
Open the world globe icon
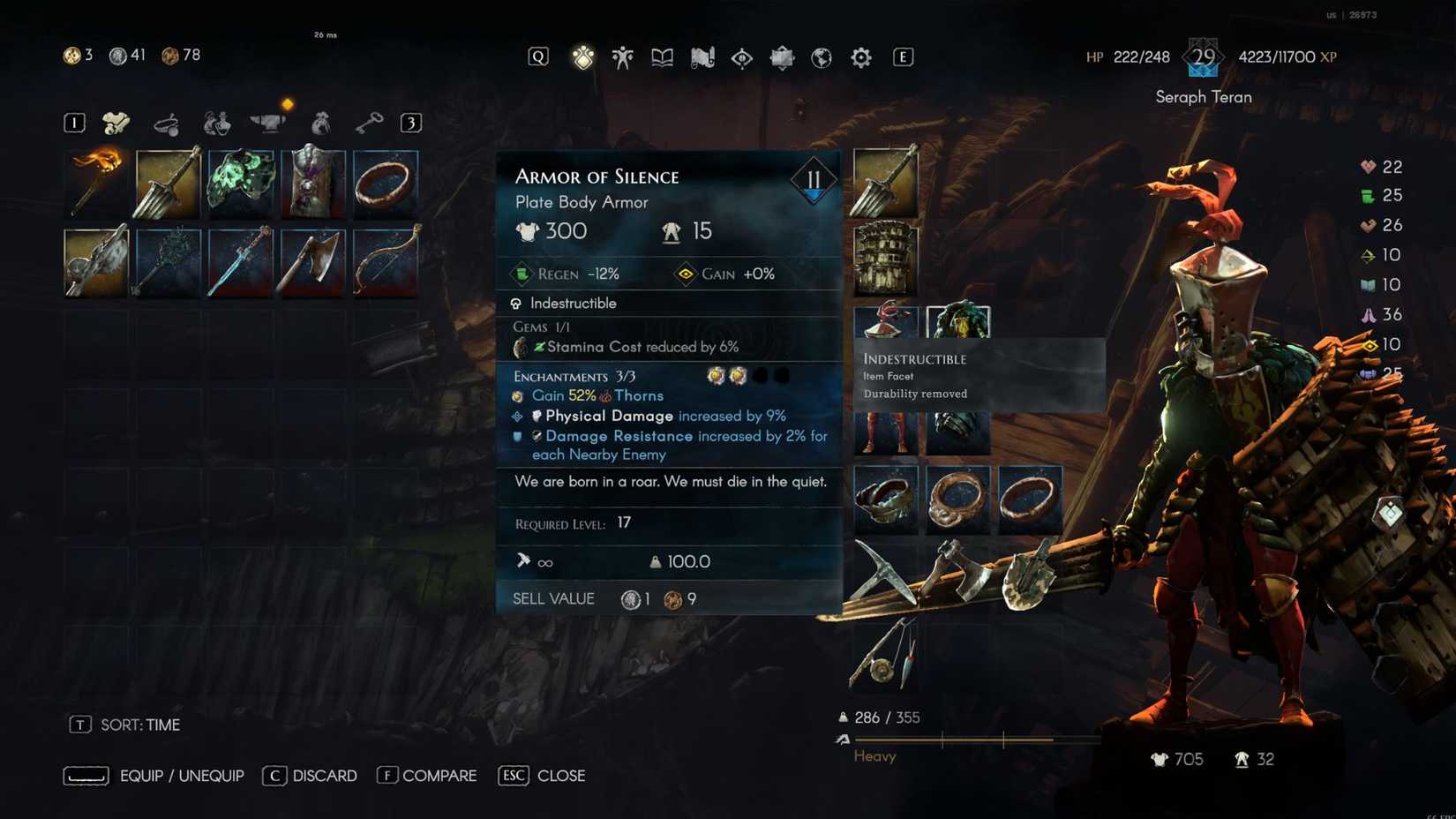point(820,56)
